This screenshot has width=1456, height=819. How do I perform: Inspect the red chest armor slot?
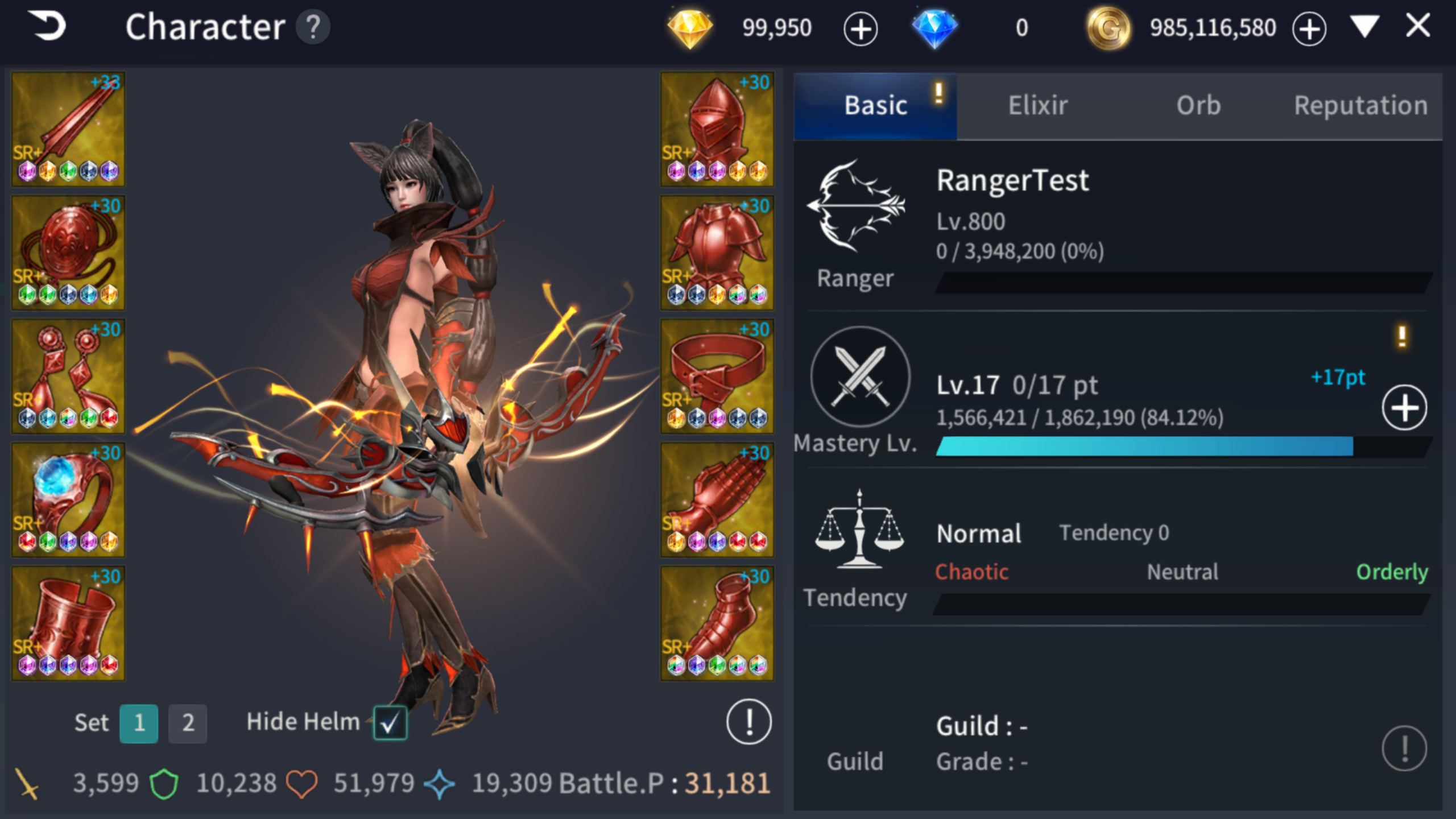click(x=717, y=253)
